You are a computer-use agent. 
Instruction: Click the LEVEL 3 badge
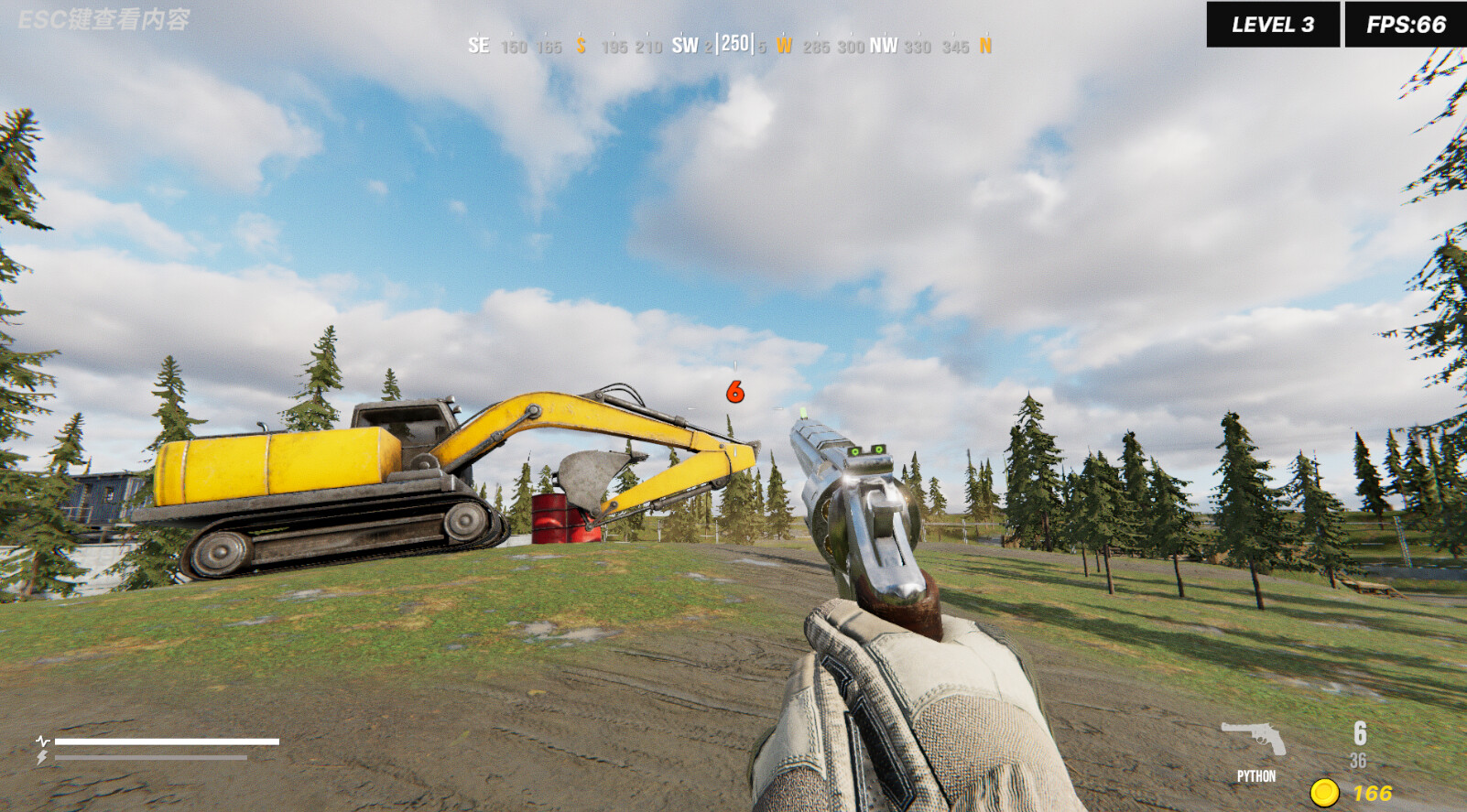click(x=1272, y=23)
